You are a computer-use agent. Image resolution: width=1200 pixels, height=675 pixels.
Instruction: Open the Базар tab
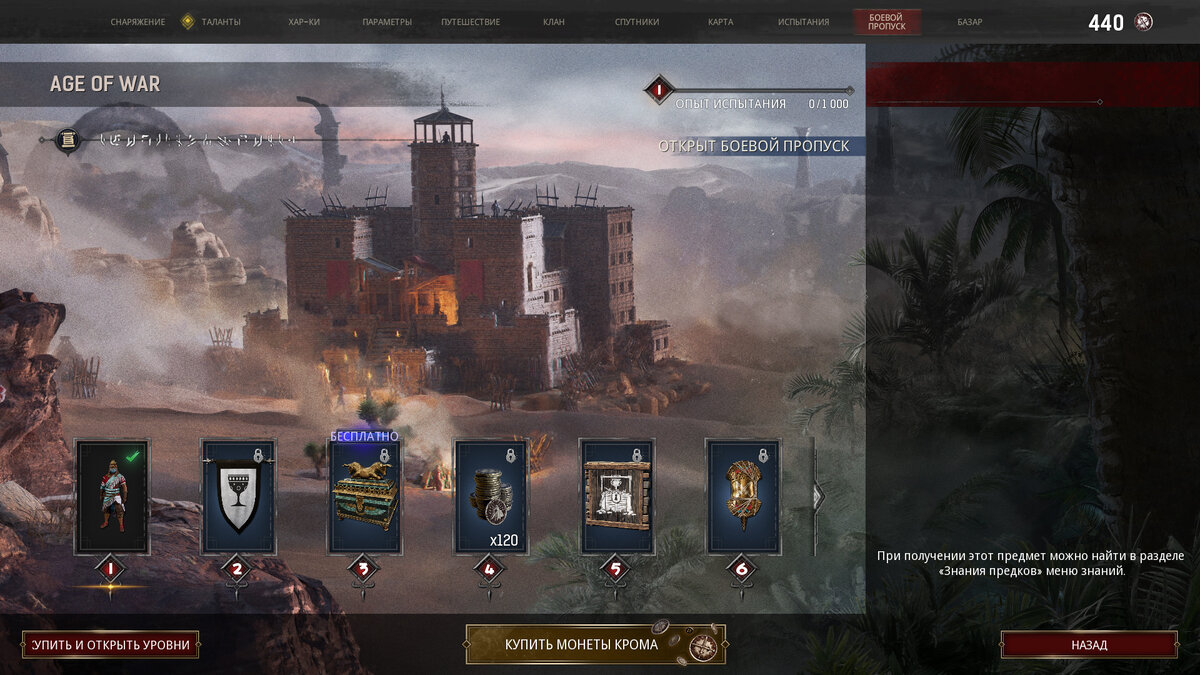(969, 22)
